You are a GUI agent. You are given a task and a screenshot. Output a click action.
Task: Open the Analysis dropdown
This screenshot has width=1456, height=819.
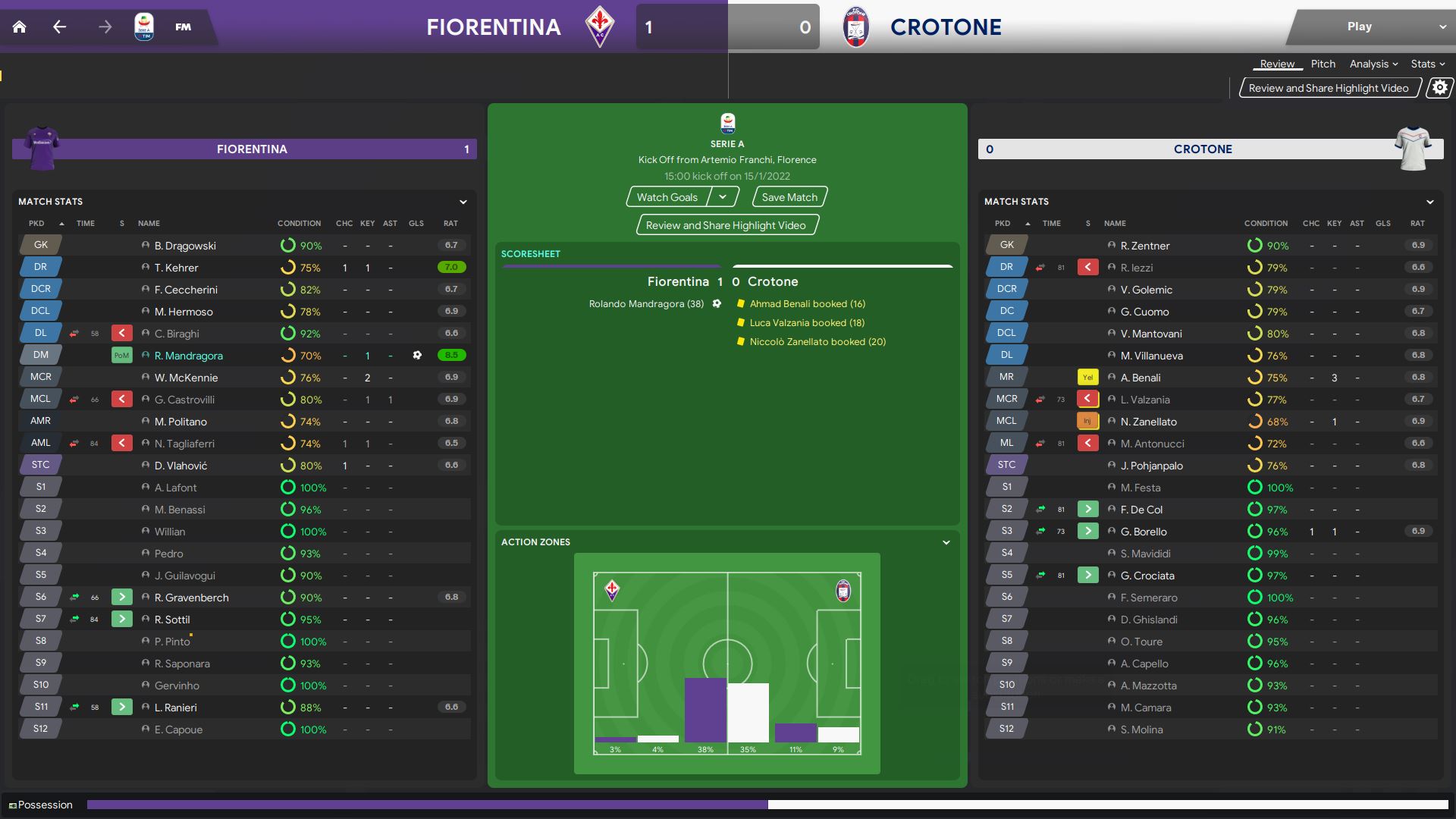tap(1373, 64)
